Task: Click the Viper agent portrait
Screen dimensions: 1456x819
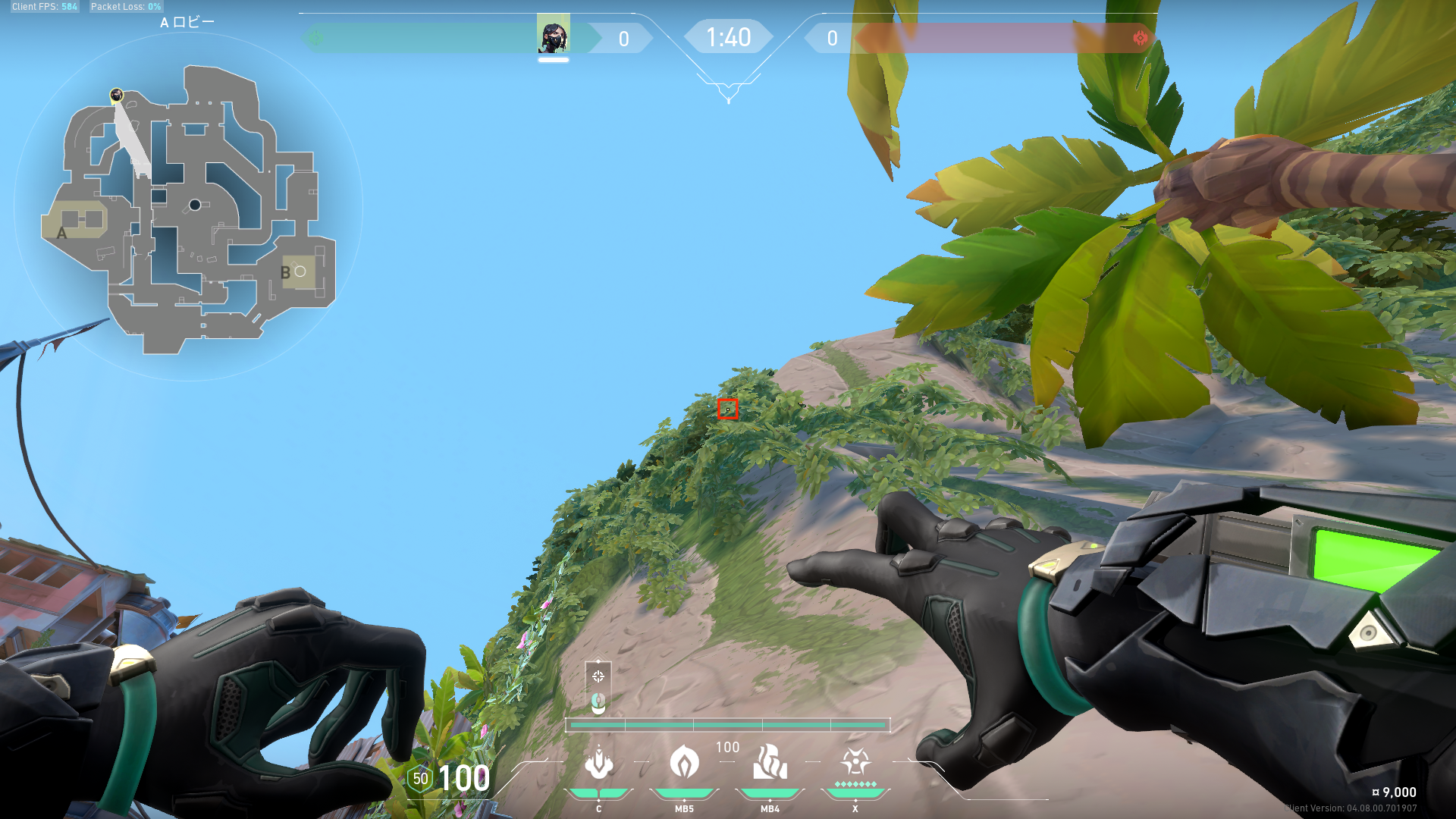Action: click(x=554, y=35)
